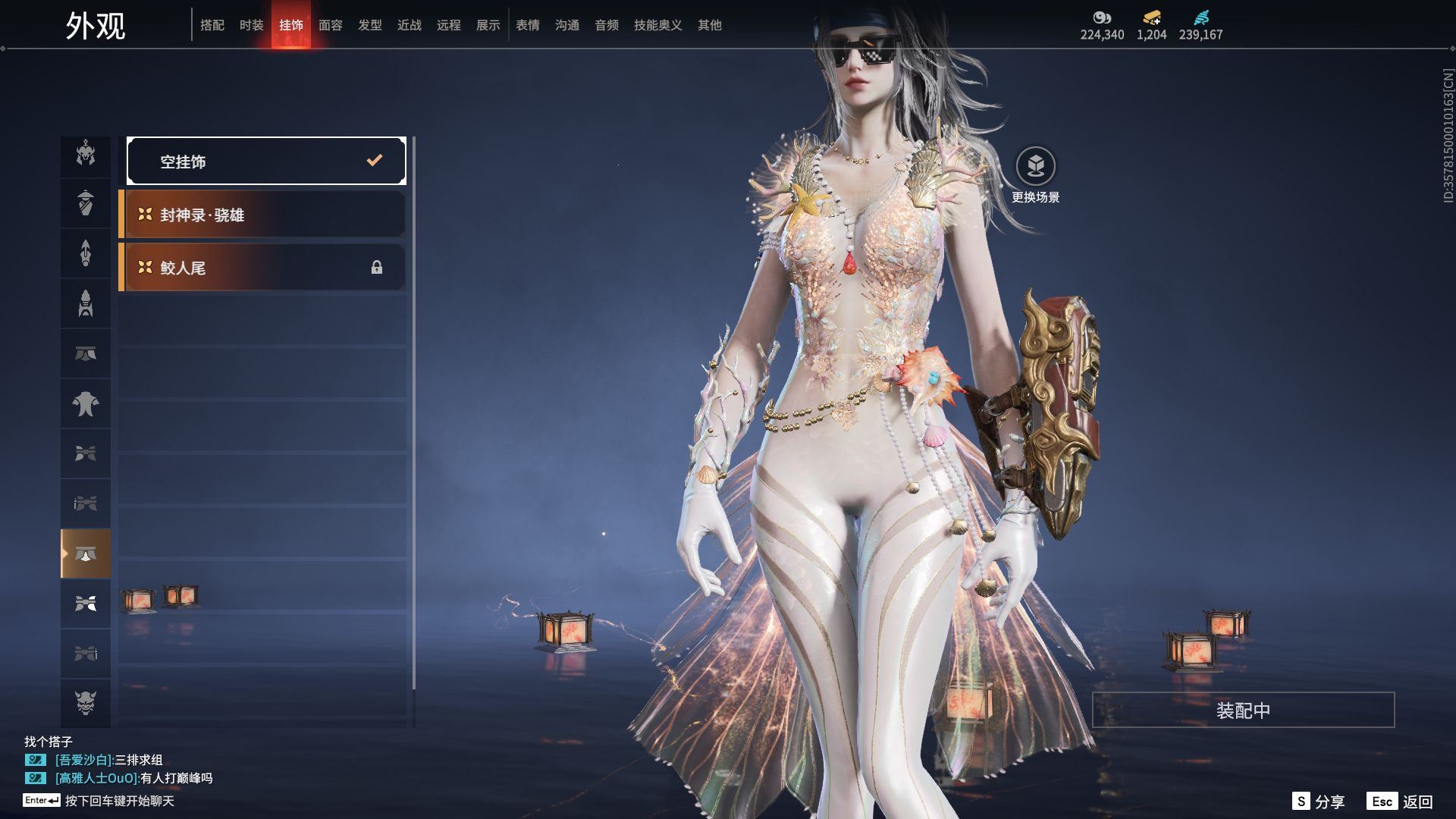The width and height of the screenshot is (1456, 819).
Task: Open the 近战 weapon tab
Action: coord(409,25)
